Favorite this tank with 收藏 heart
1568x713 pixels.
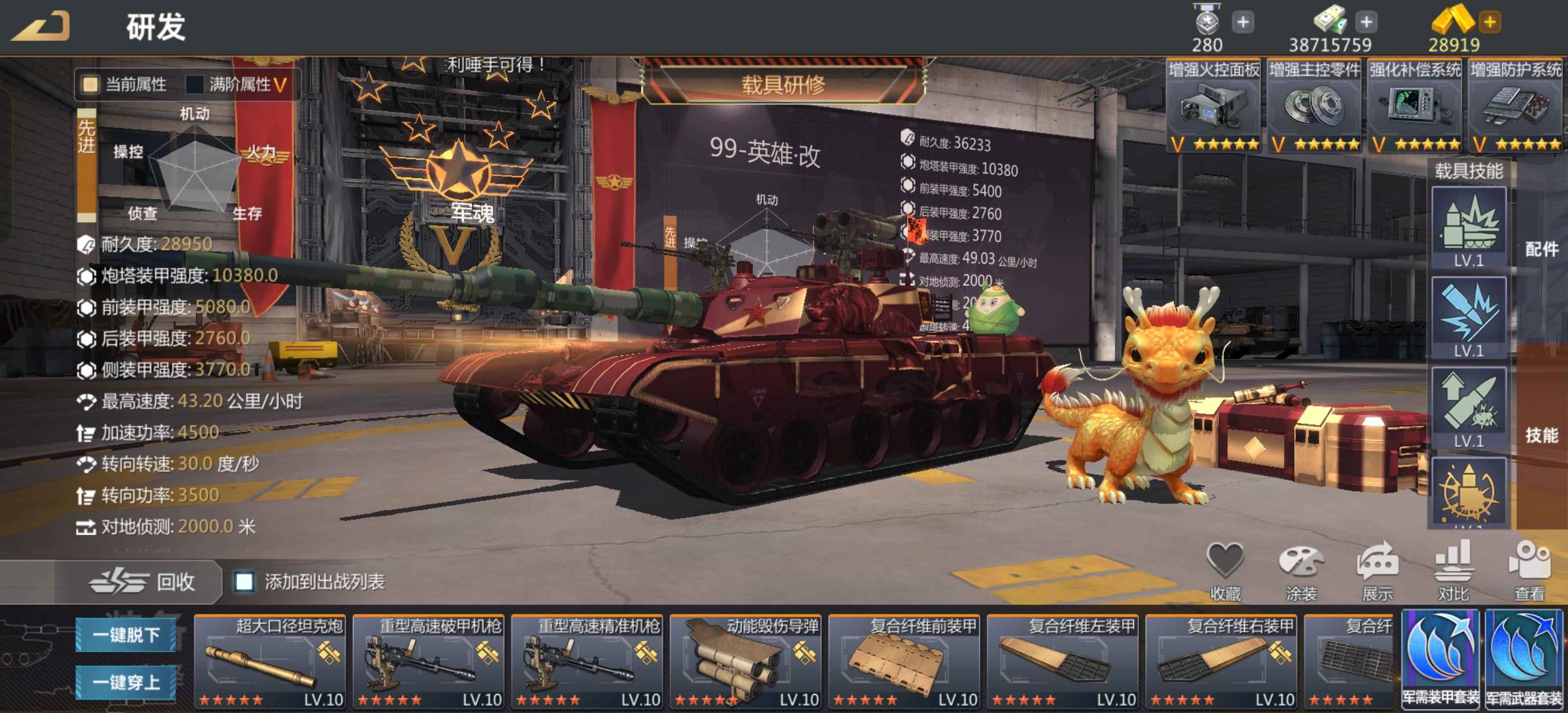pos(1225,570)
